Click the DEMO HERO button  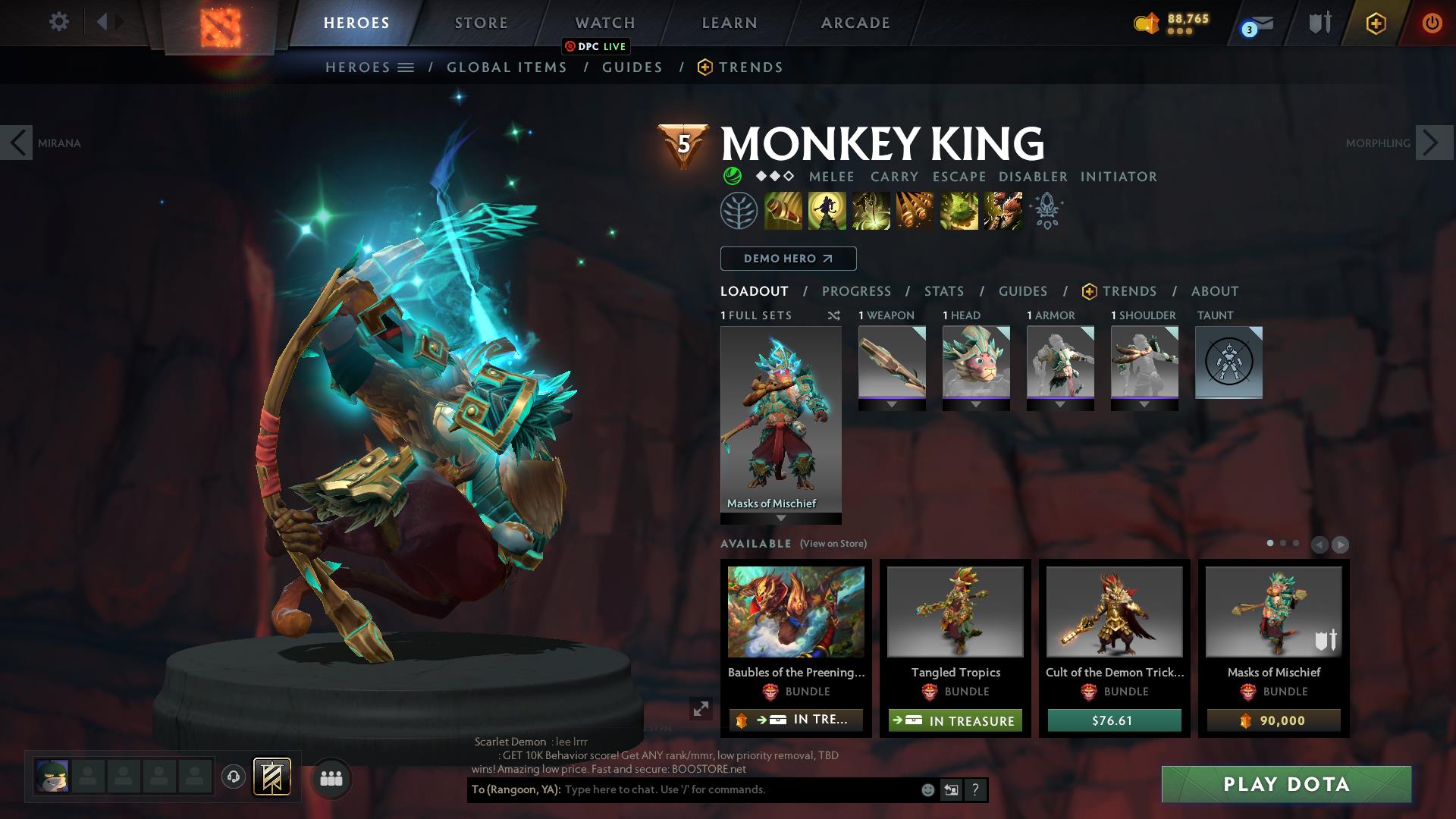787,259
